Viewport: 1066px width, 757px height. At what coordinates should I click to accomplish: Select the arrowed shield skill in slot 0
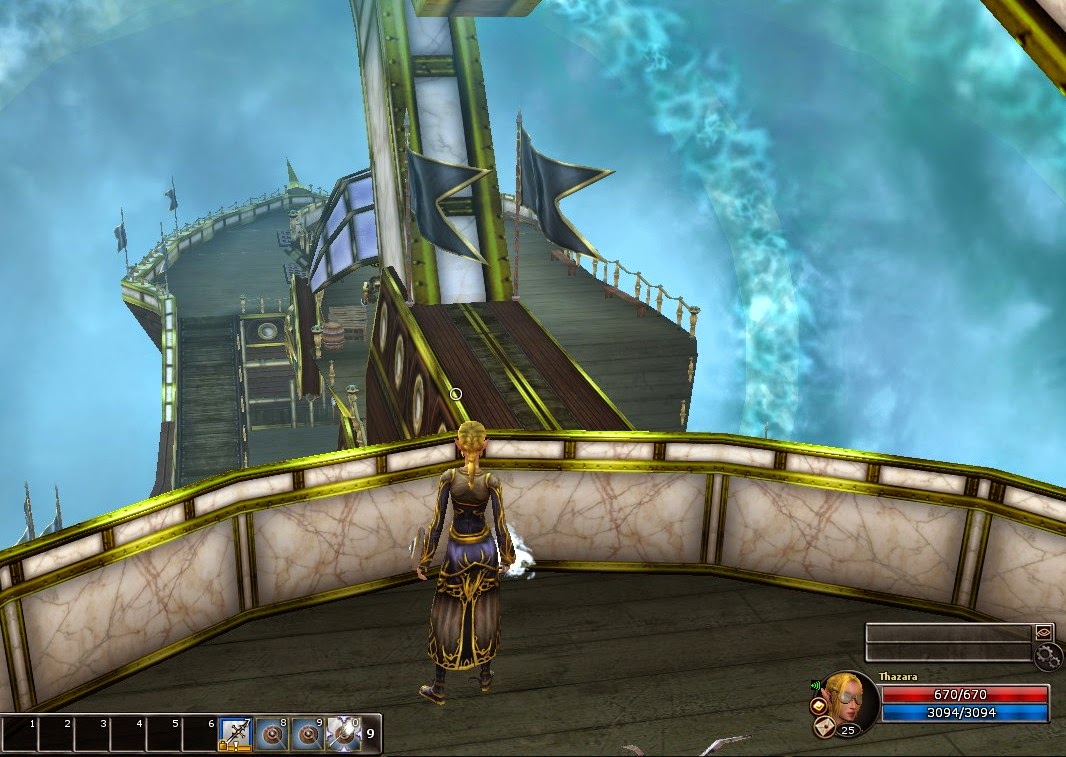tap(343, 734)
